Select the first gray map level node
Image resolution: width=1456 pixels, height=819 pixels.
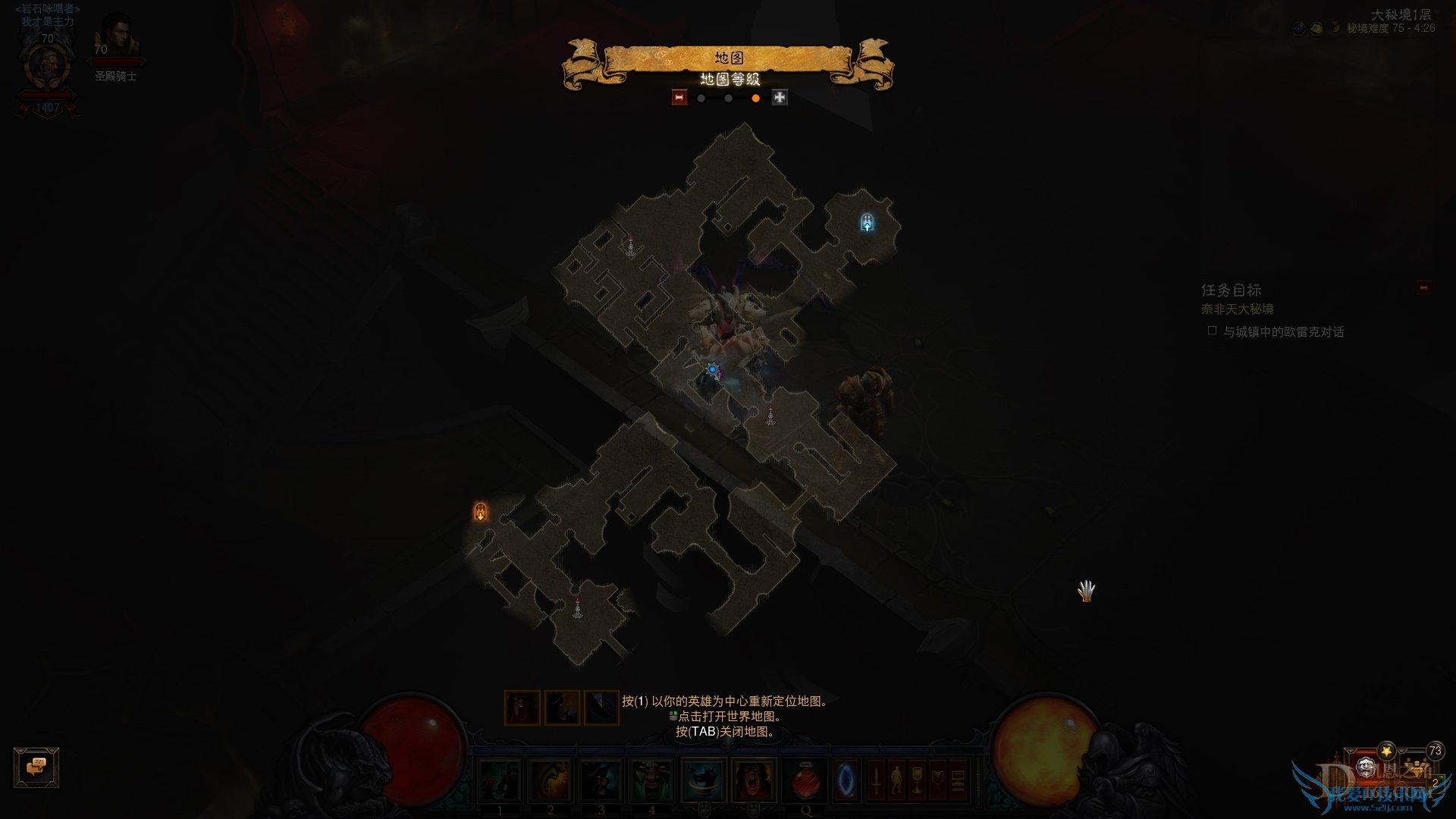pos(701,98)
